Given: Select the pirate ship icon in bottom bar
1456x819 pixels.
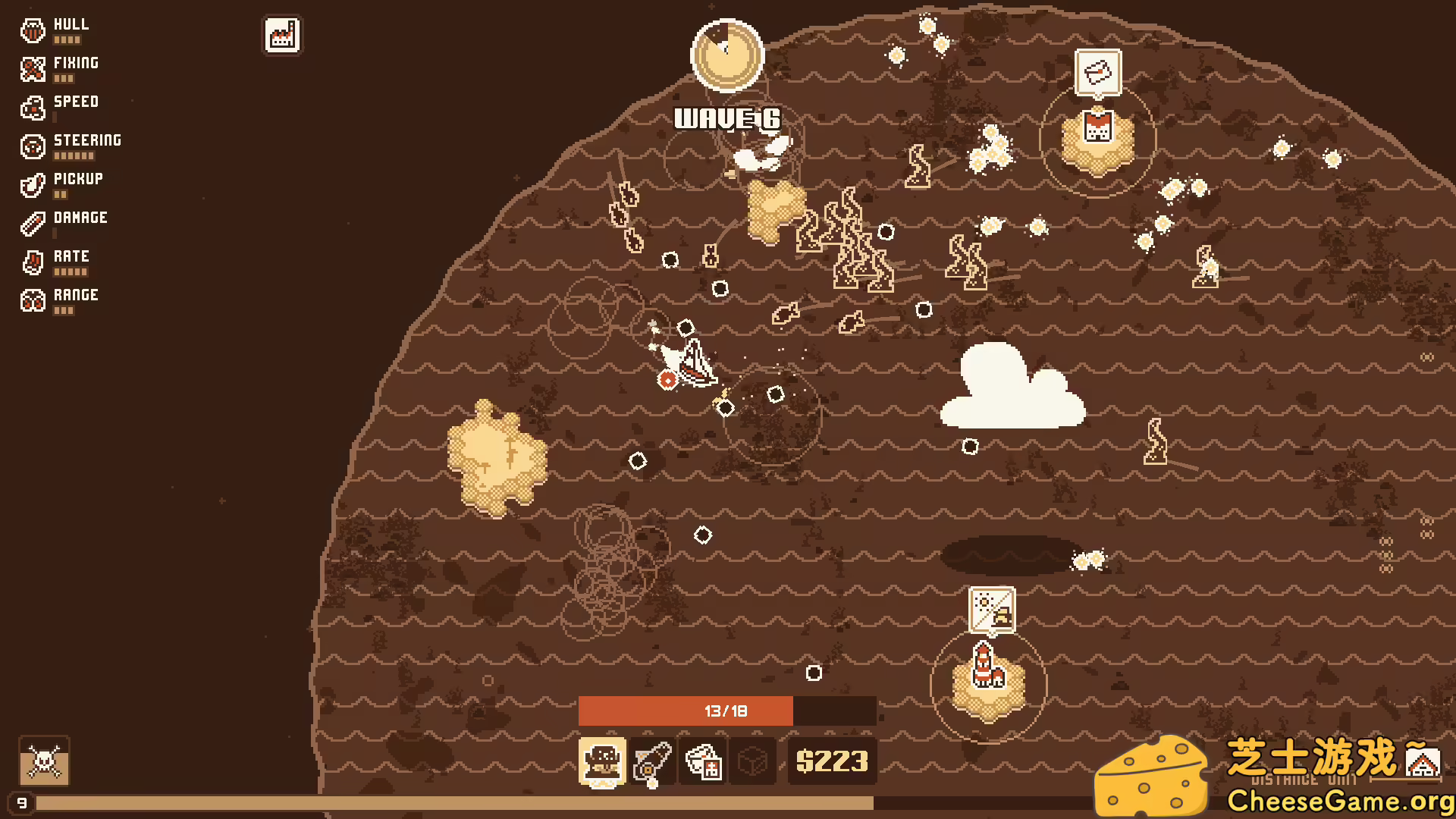Looking at the screenshot, I should 603,761.
